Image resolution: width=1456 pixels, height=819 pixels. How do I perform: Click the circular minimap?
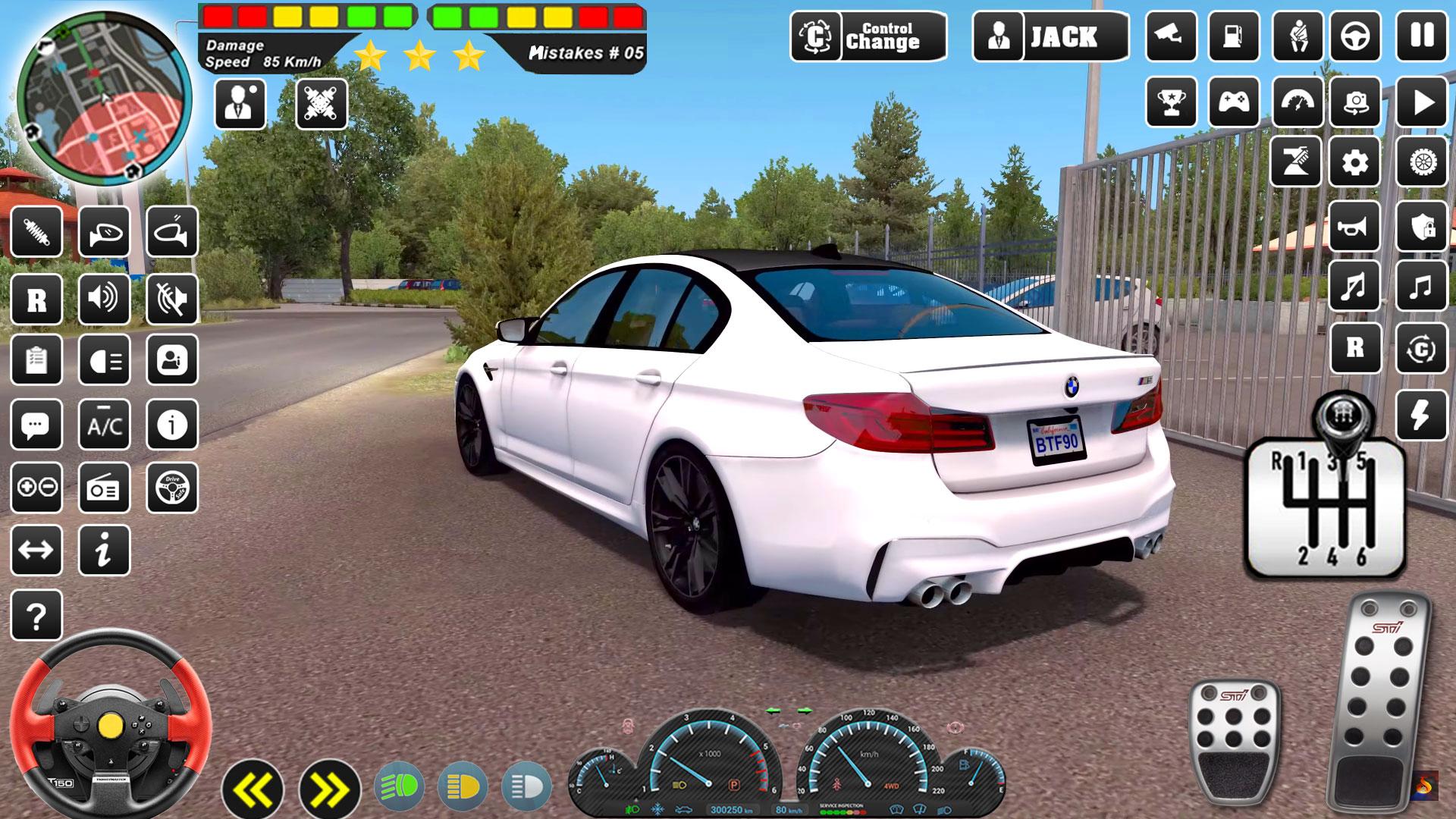point(104,99)
